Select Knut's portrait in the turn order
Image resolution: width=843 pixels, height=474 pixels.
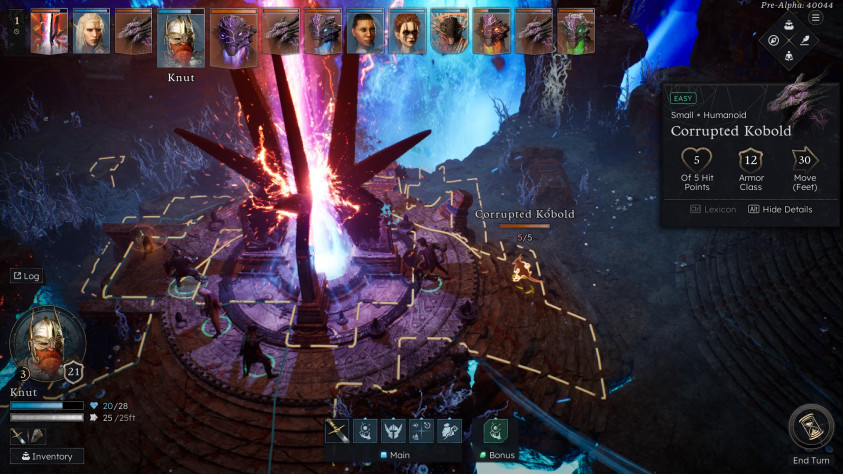point(181,37)
